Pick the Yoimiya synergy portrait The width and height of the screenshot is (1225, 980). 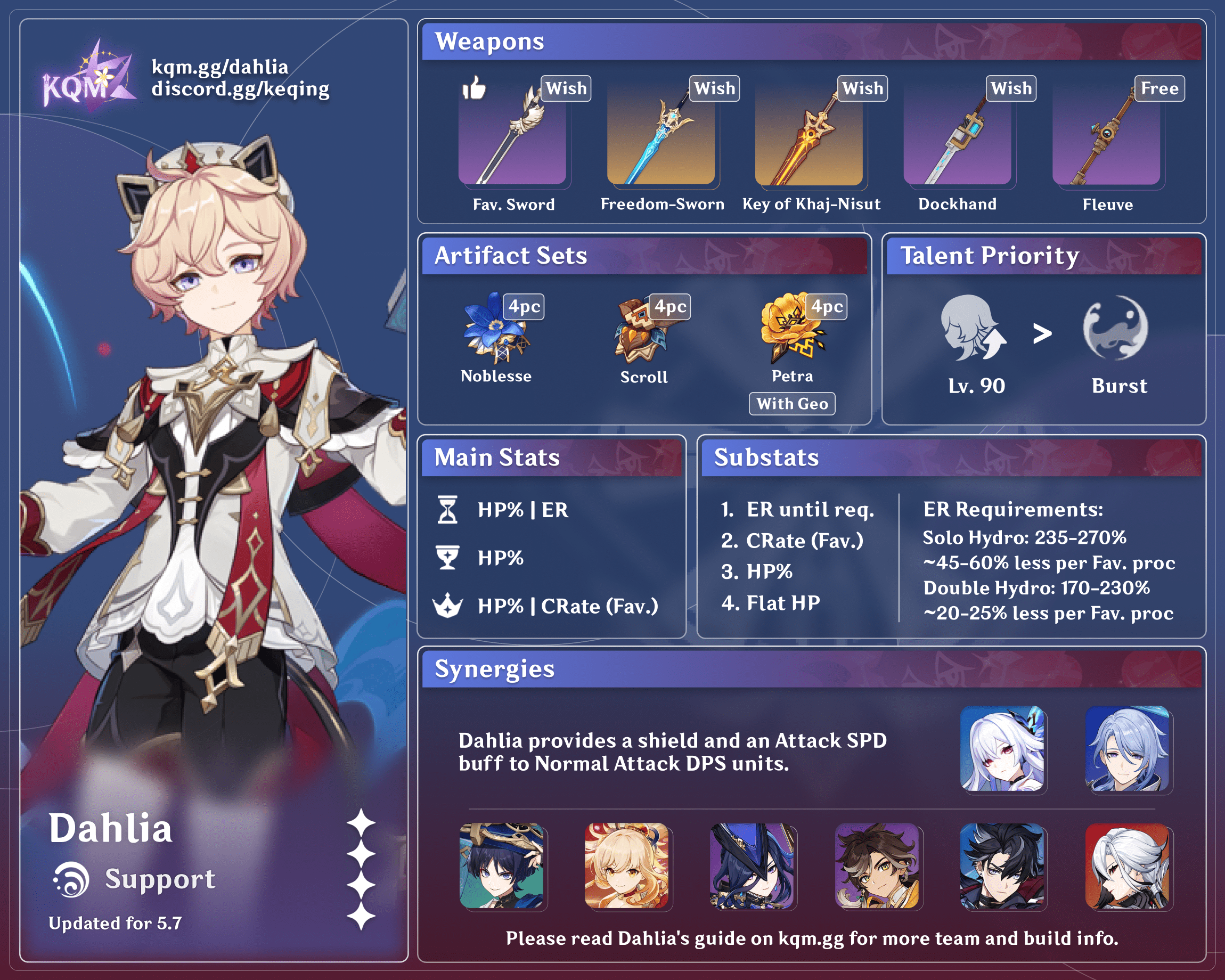click(627, 866)
